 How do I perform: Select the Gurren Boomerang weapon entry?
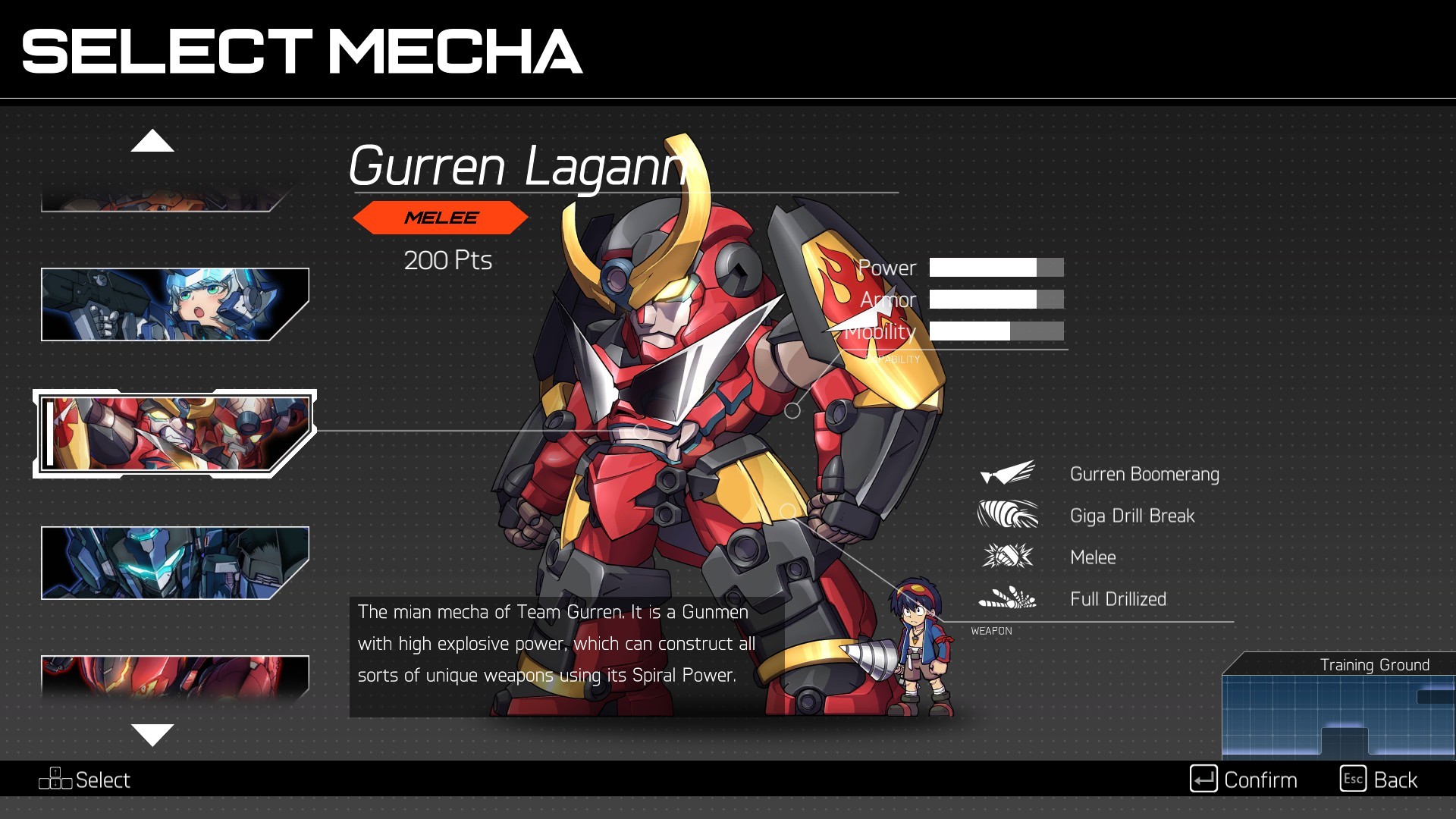tap(1144, 474)
